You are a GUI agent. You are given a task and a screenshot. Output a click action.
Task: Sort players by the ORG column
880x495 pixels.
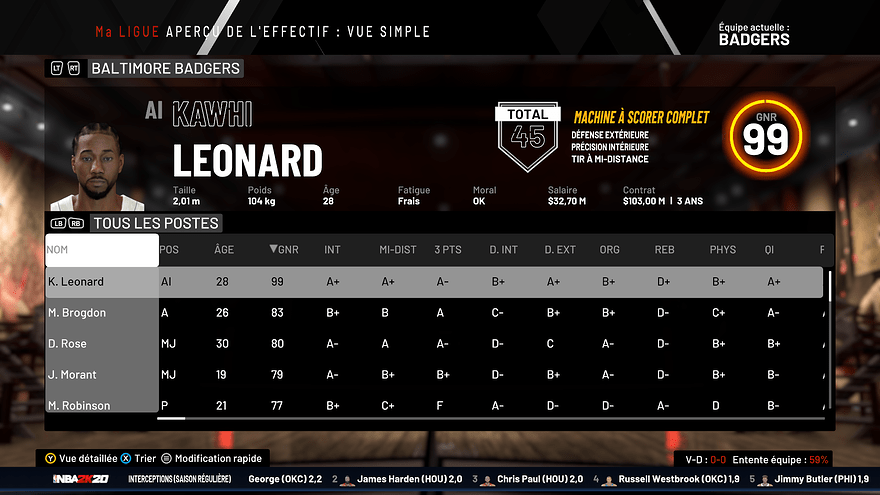click(609, 250)
